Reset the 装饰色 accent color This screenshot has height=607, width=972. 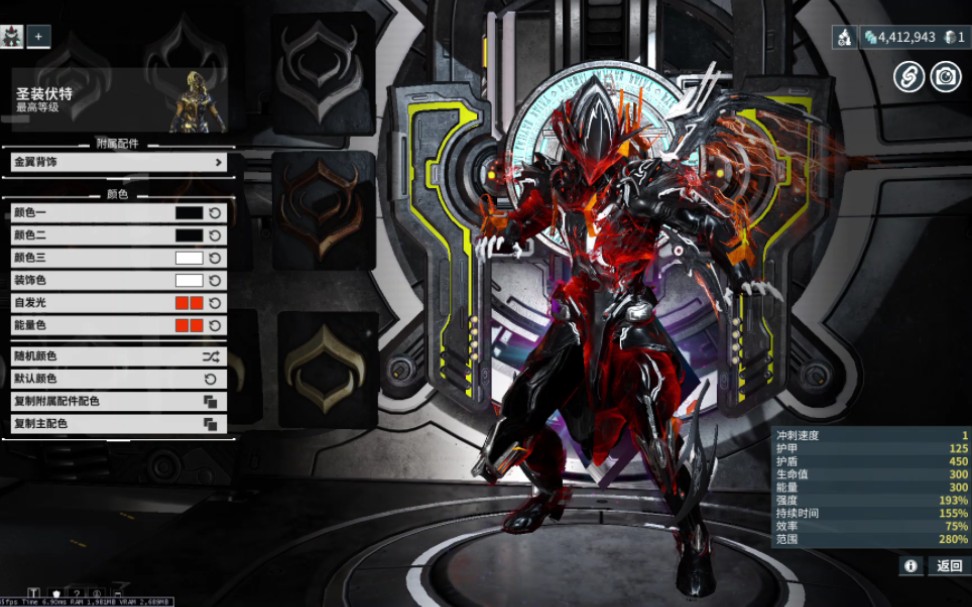214,280
